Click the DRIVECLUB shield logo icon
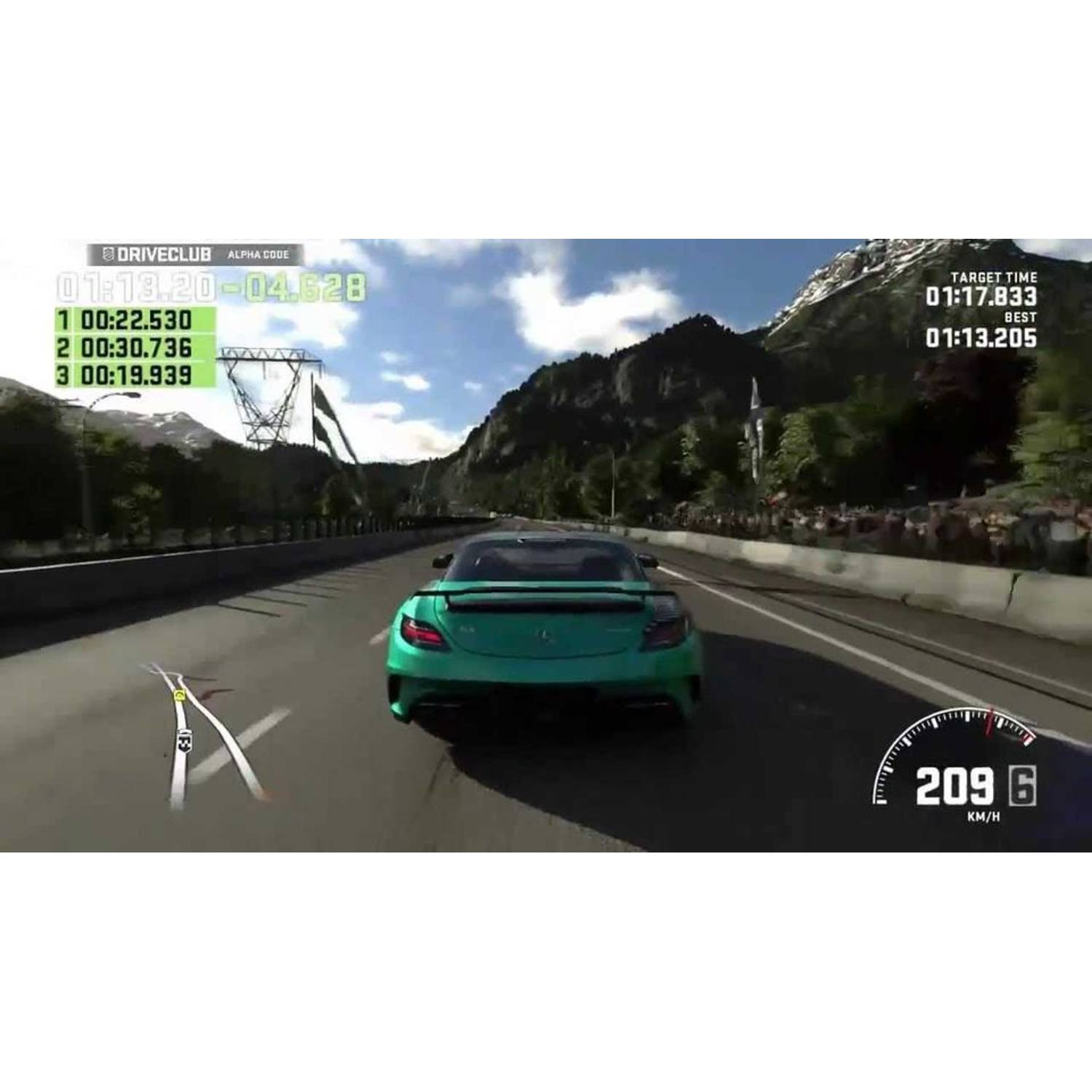Image resolution: width=1092 pixels, height=1092 pixels. [108, 254]
